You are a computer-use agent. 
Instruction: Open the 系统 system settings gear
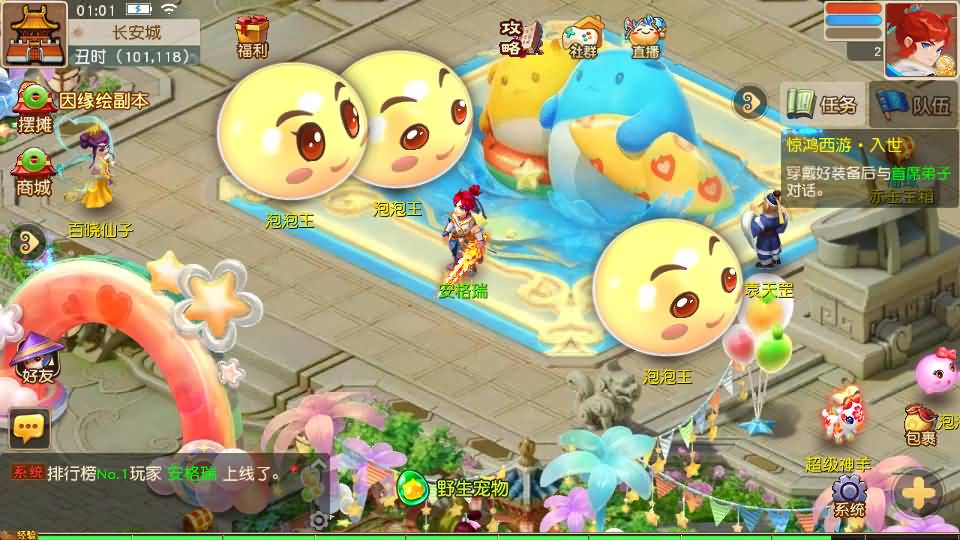849,494
